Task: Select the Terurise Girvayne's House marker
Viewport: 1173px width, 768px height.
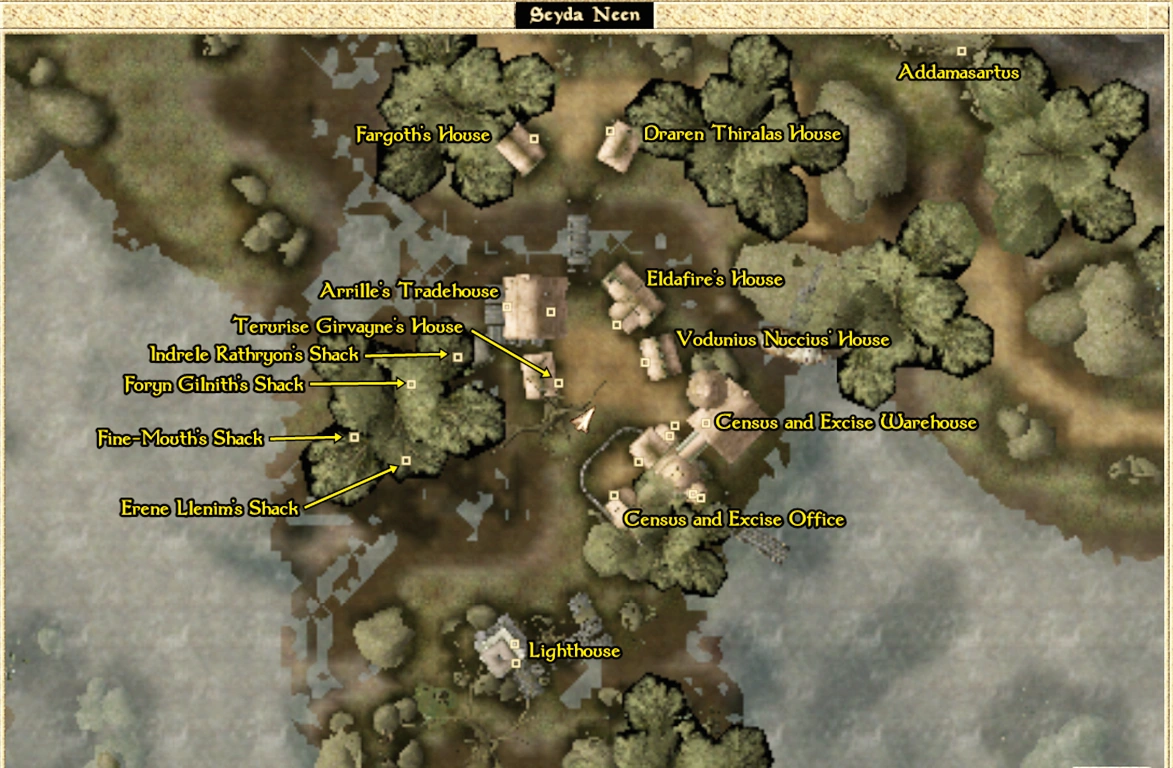Action: point(558,383)
